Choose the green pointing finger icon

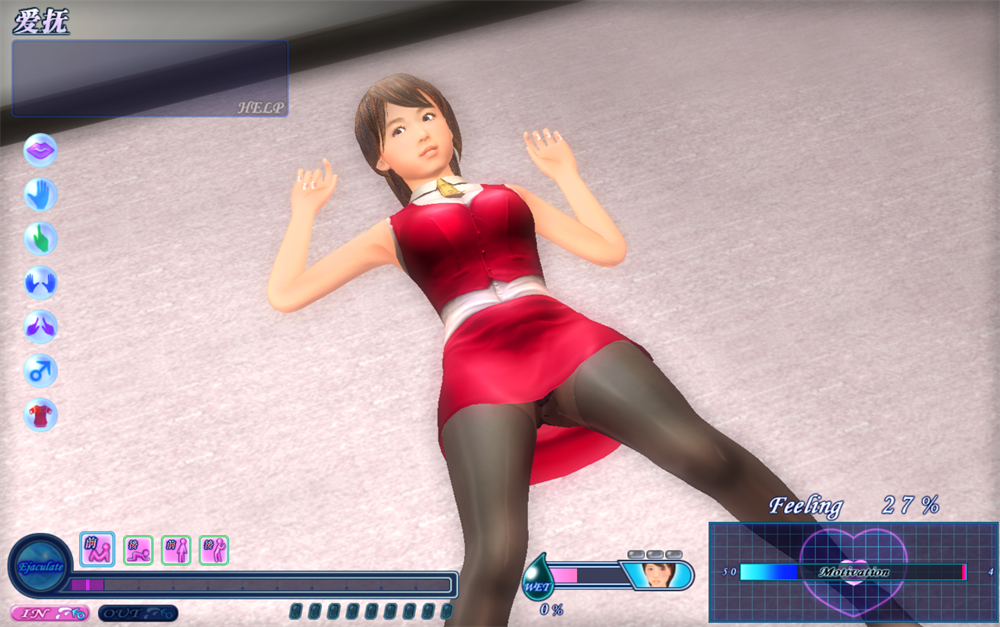coord(40,239)
